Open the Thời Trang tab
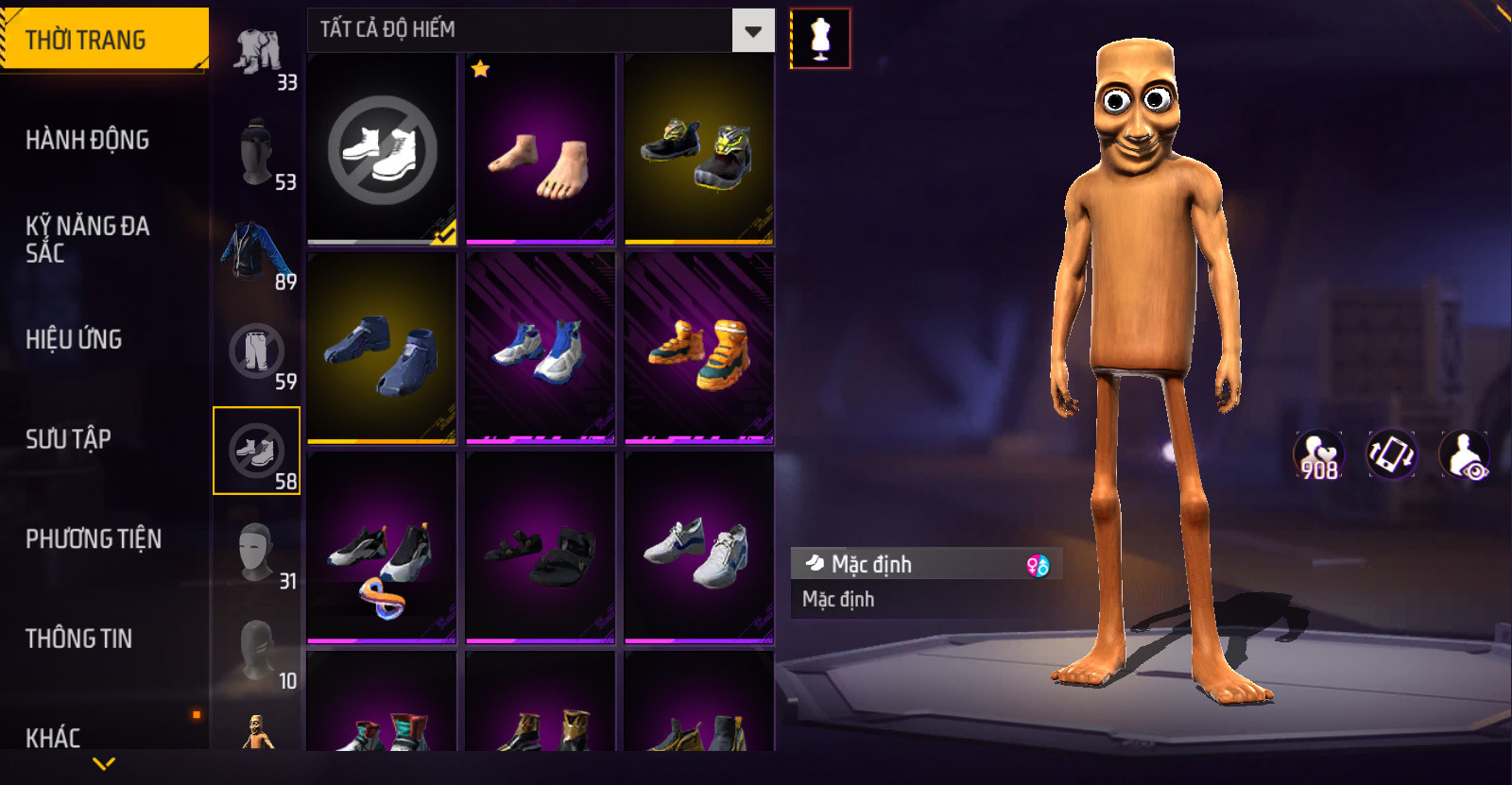 102,40
